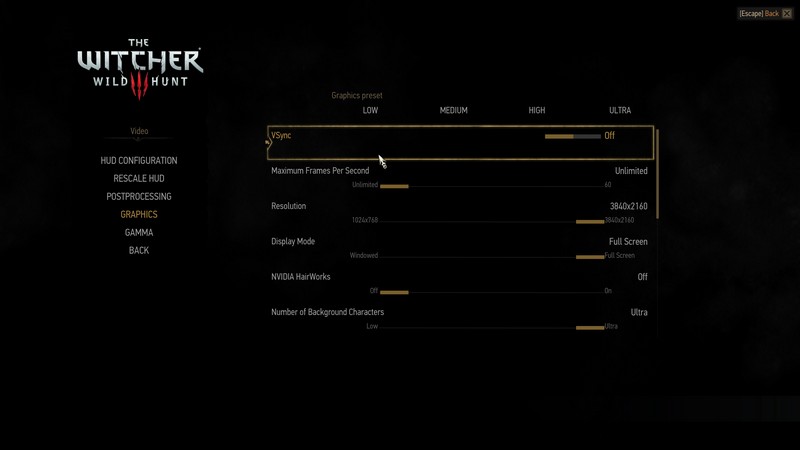Click Back in the Video menu
800x450 pixels.
[139, 251]
